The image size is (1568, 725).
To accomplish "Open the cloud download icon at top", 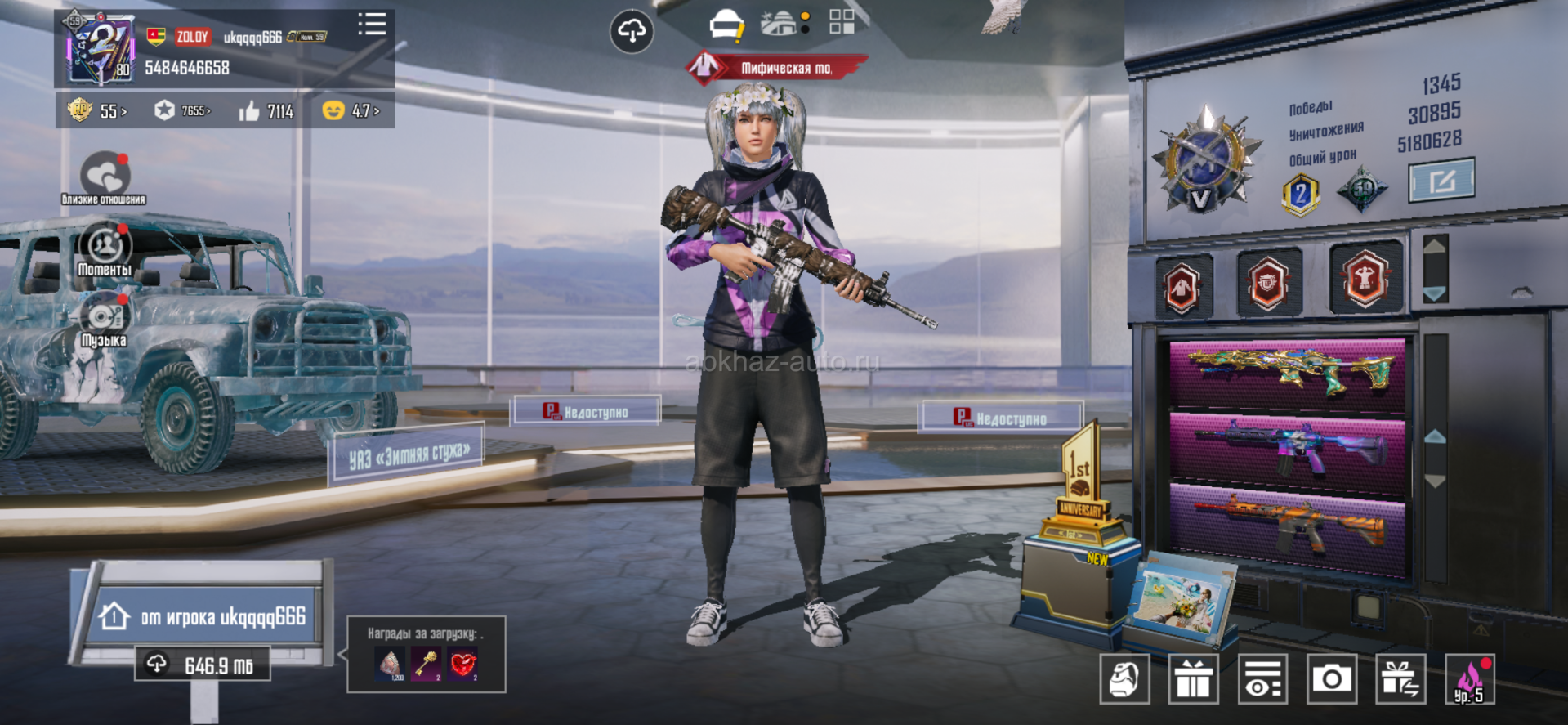I will click(632, 32).
